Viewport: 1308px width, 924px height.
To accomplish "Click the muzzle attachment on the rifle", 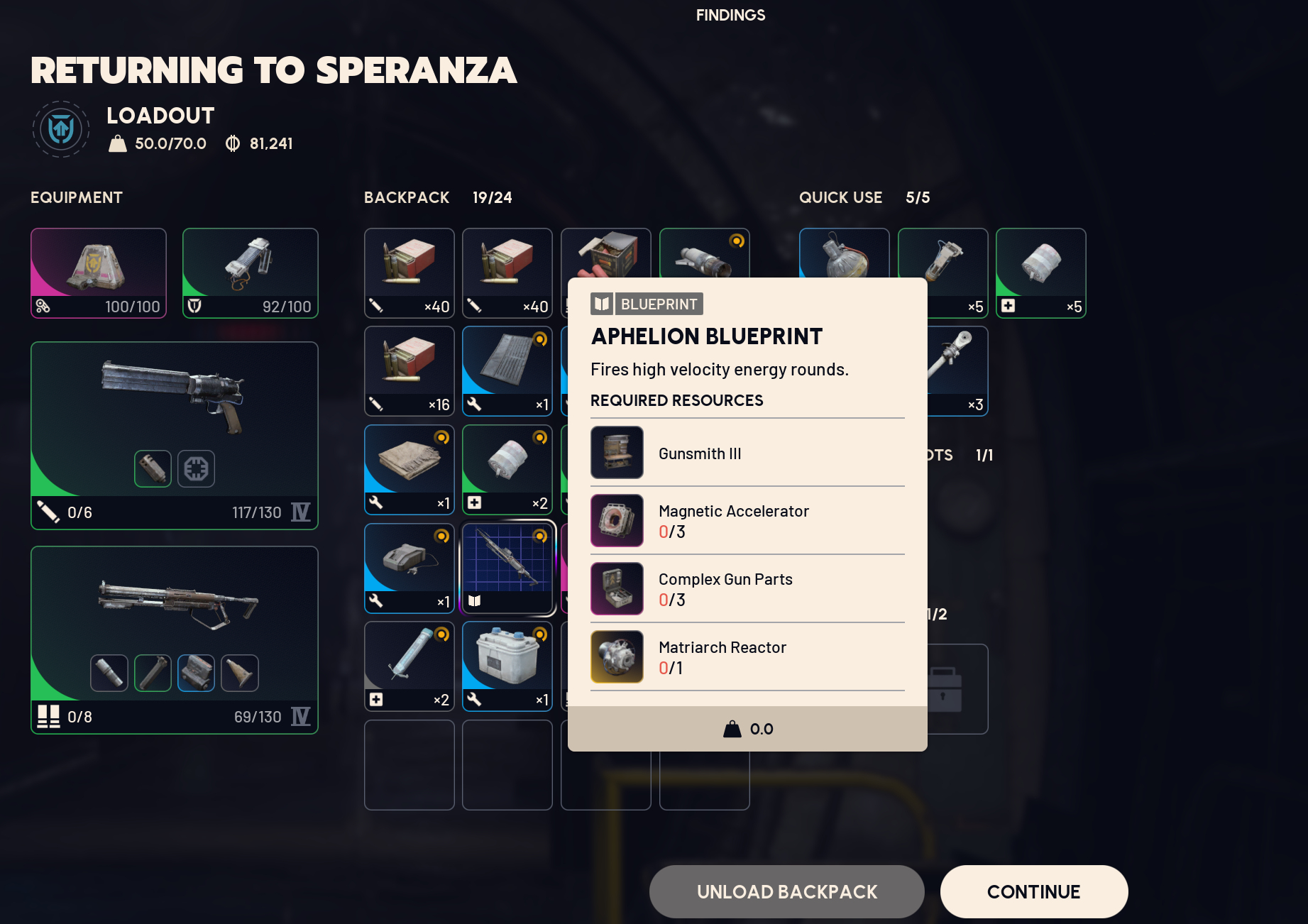I will point(109,673).
